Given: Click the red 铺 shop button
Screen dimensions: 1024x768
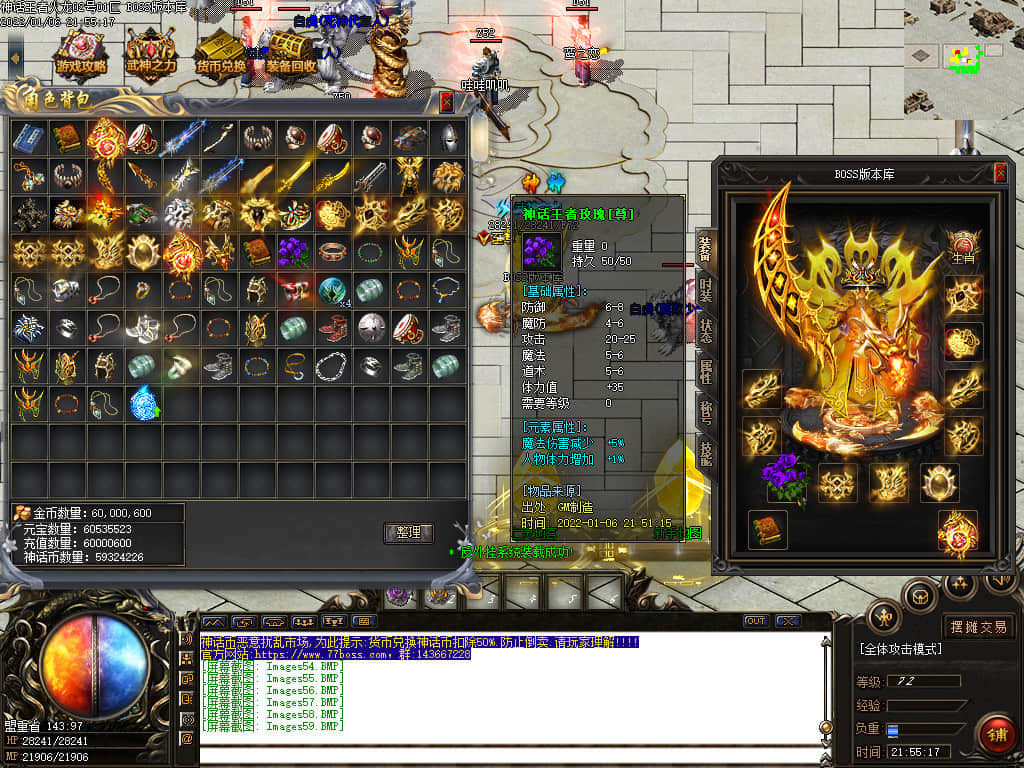Looking at the screenshot, I should pos(994,733).
